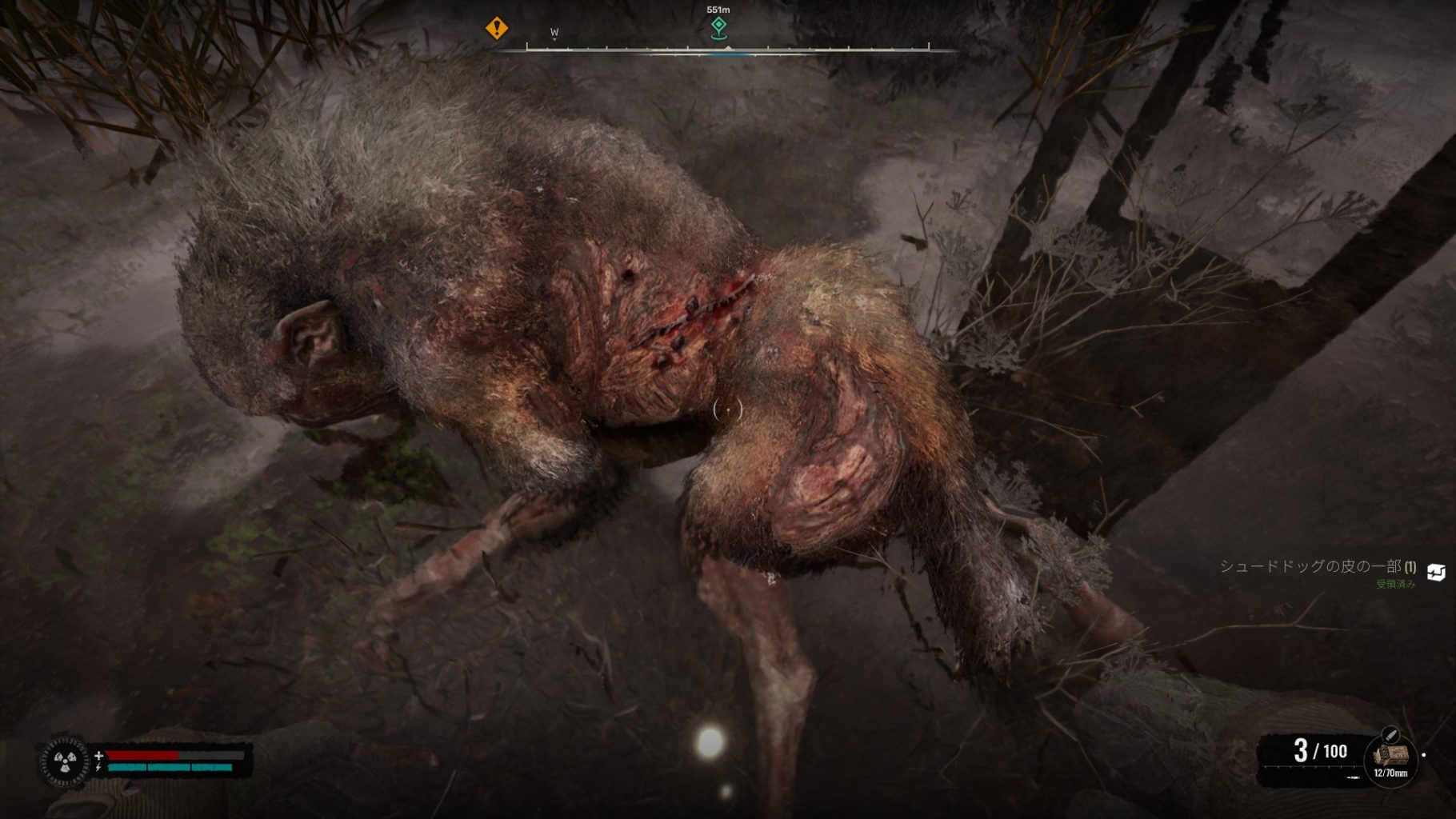The image size is (1456, 819).
Task: Select the 12/70mm ammo type icon
Action: click(x=1390, y=755)
